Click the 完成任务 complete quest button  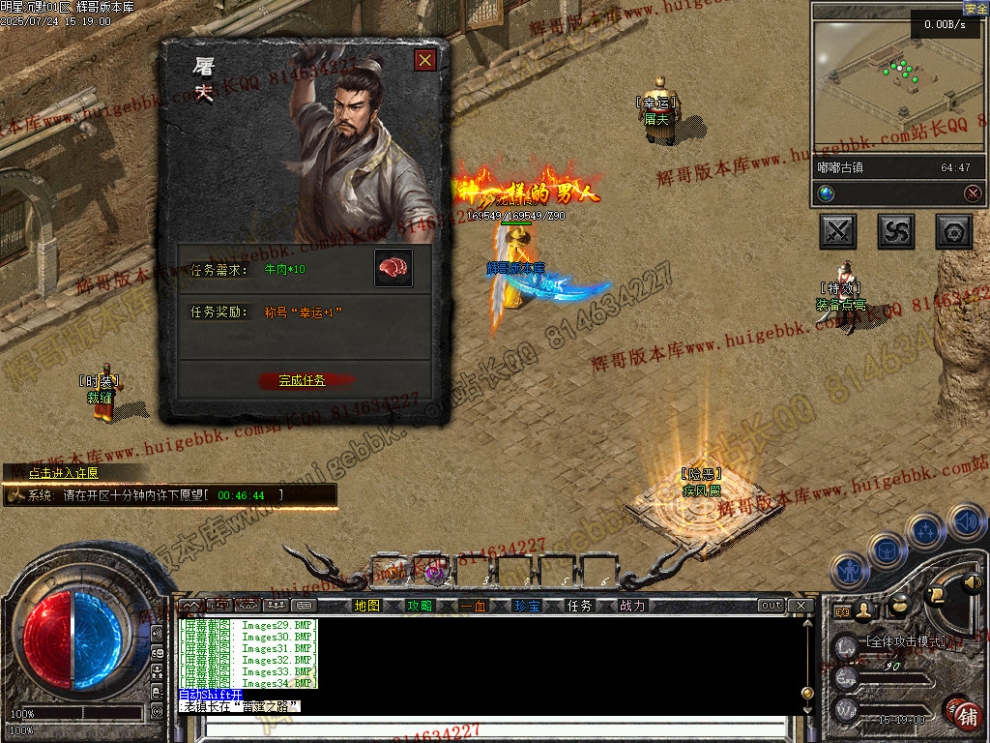click(x=302, y=381)
